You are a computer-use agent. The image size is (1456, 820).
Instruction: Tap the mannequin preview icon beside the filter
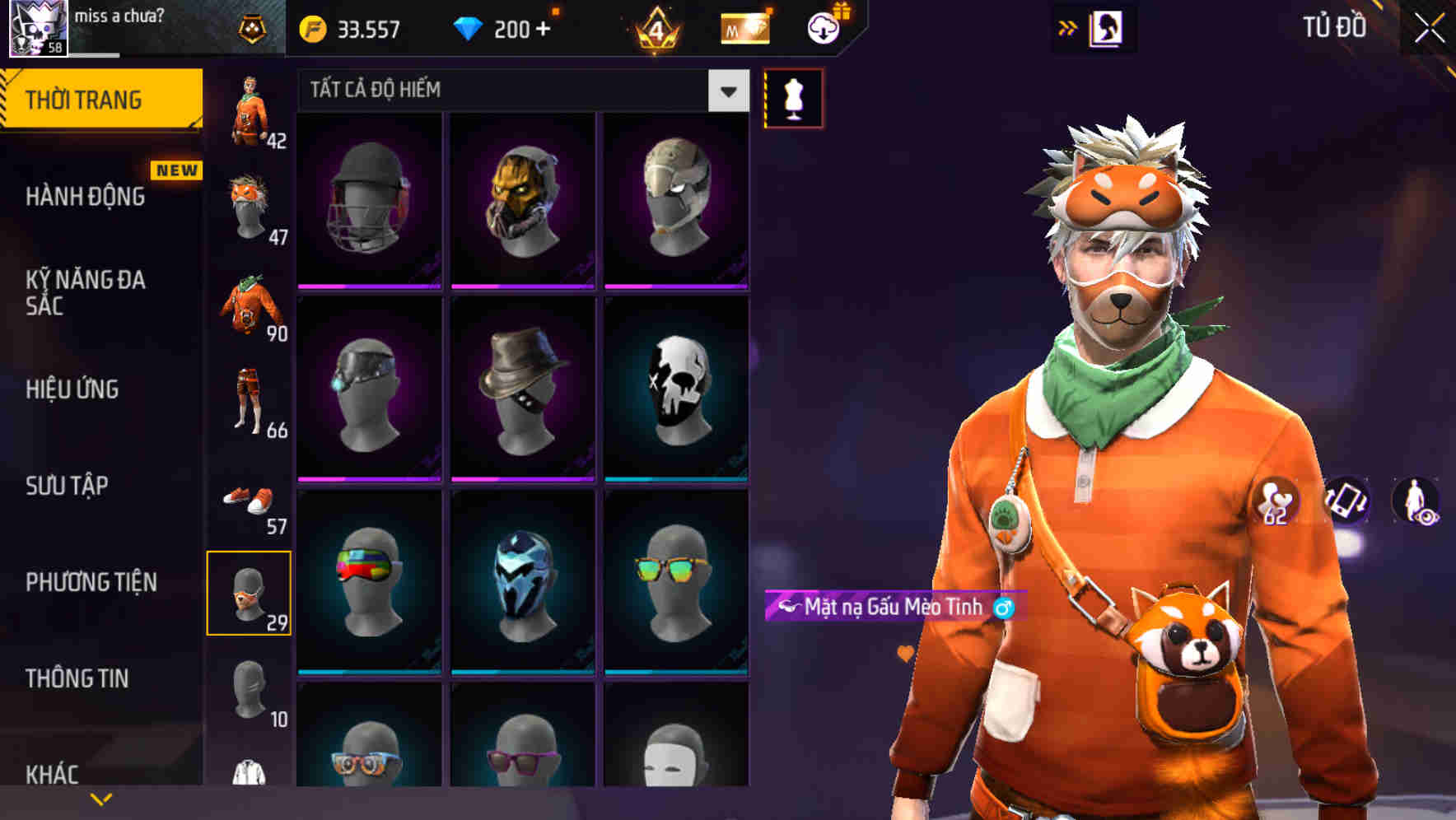pos(793,97)
